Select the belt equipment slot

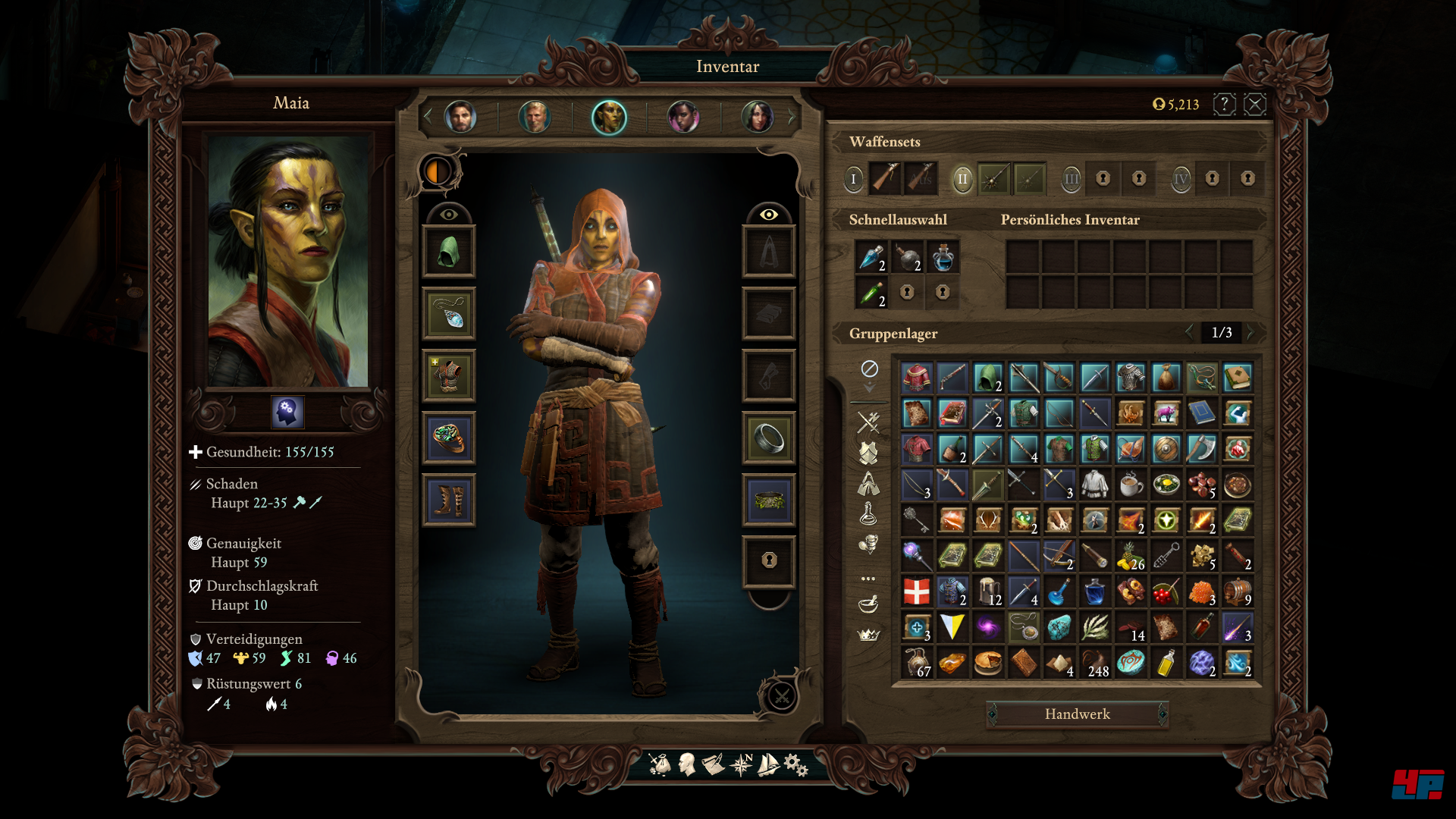pos(768,500)
